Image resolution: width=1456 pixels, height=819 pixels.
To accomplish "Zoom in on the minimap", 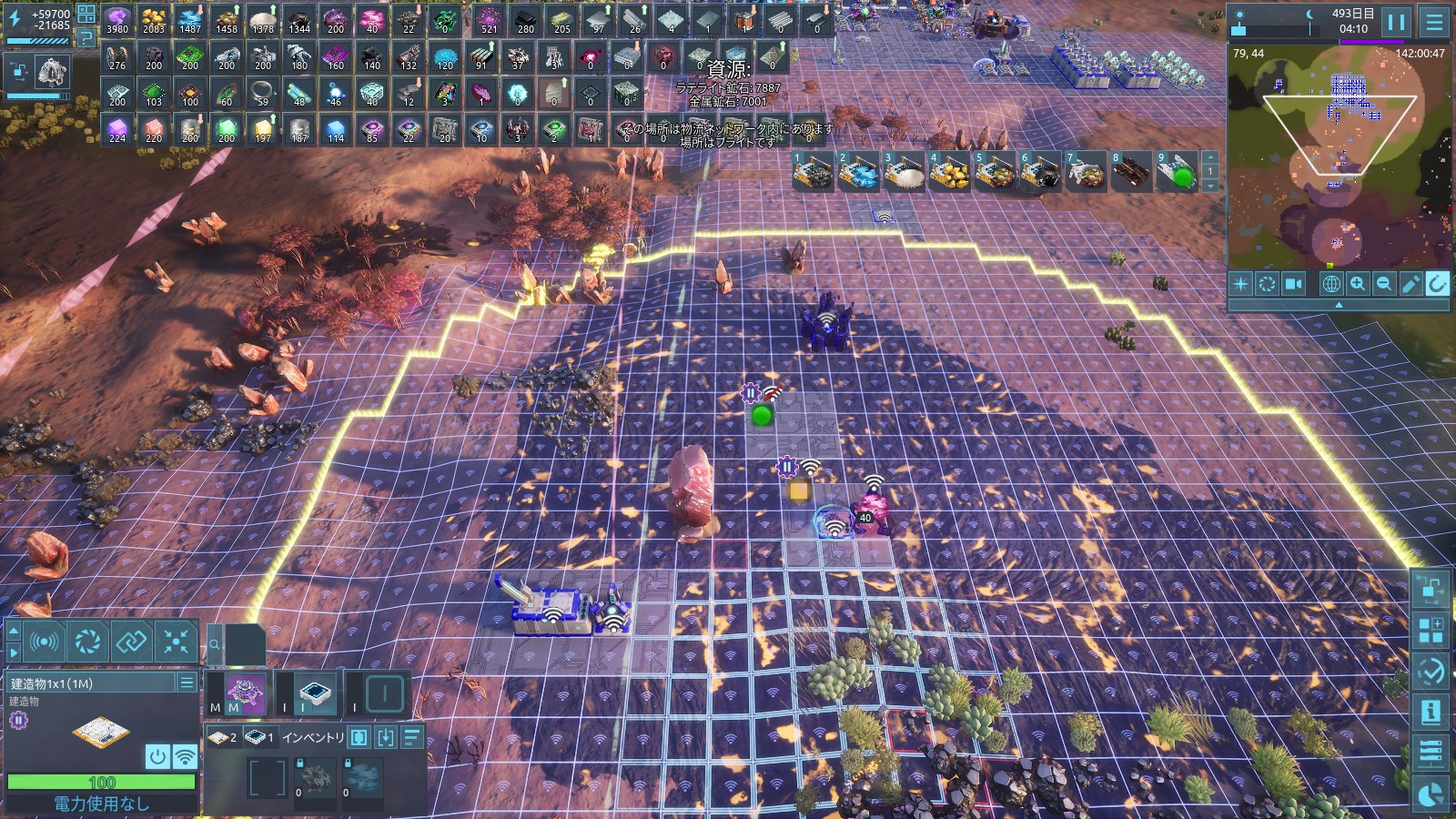I will coord(1358,284).
